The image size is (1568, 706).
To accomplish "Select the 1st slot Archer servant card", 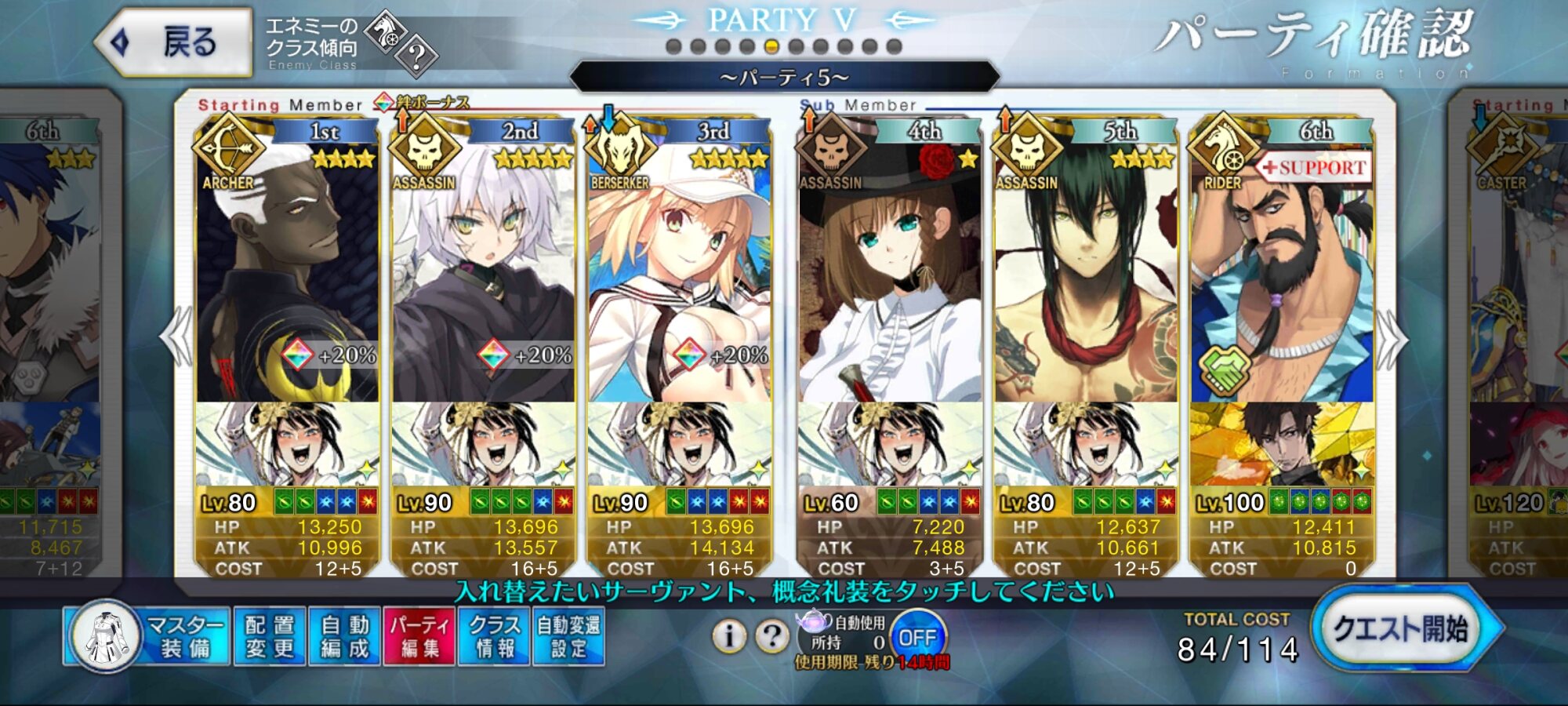I will tap(287, 275).
